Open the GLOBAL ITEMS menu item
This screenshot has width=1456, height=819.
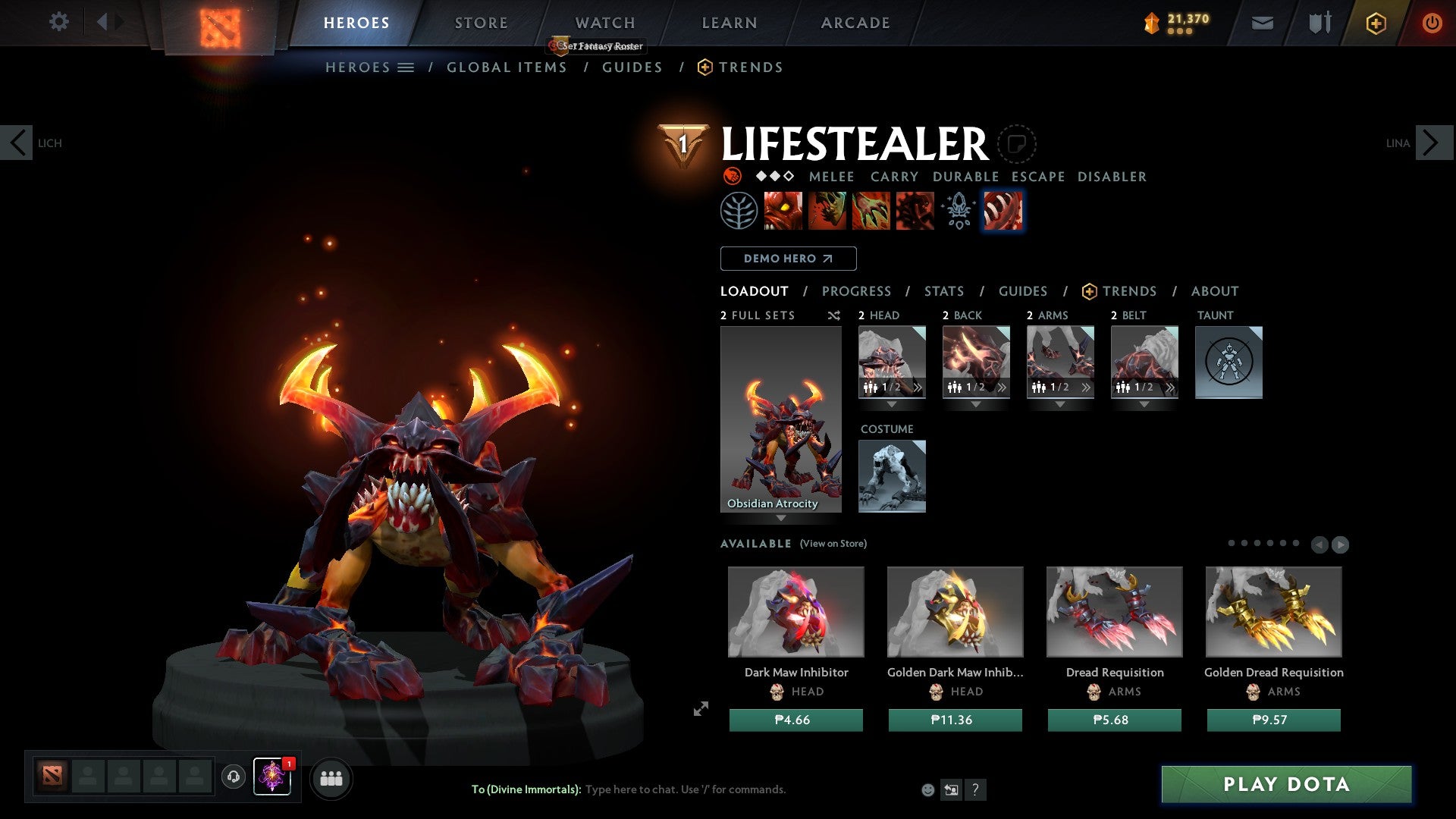click(x=507, y=67)
